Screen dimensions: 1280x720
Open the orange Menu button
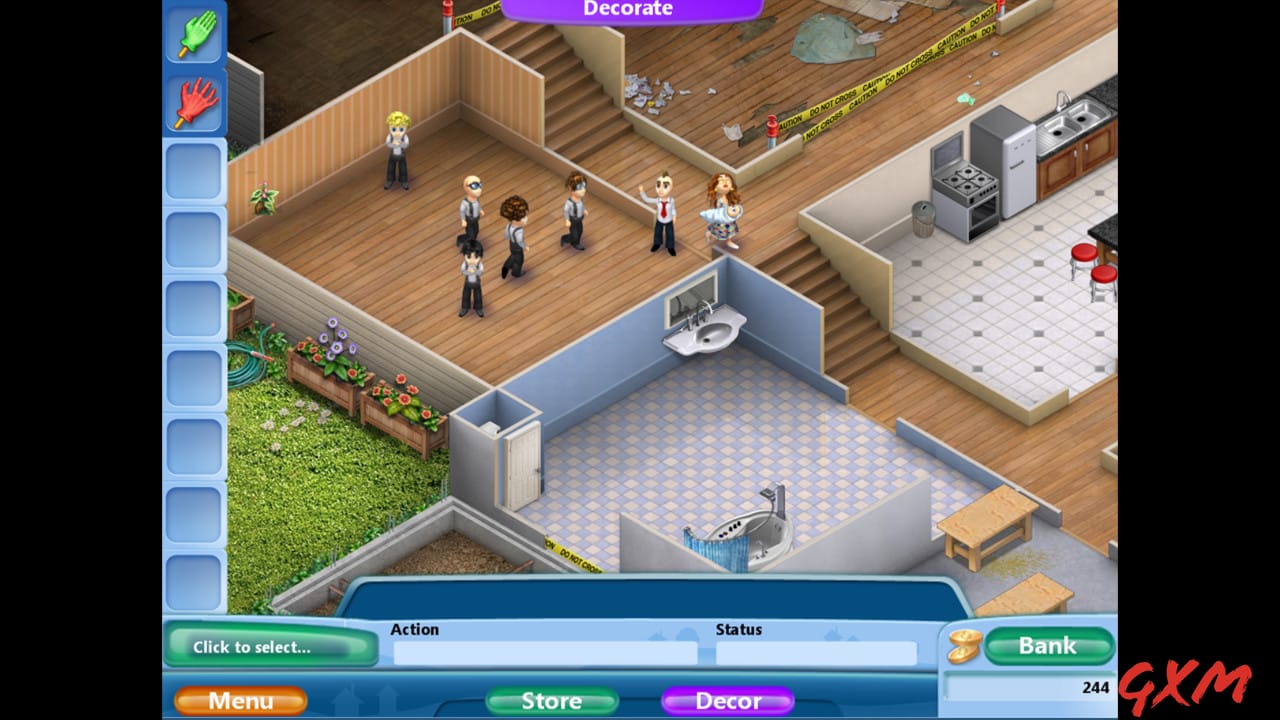(x=239, y=701)
